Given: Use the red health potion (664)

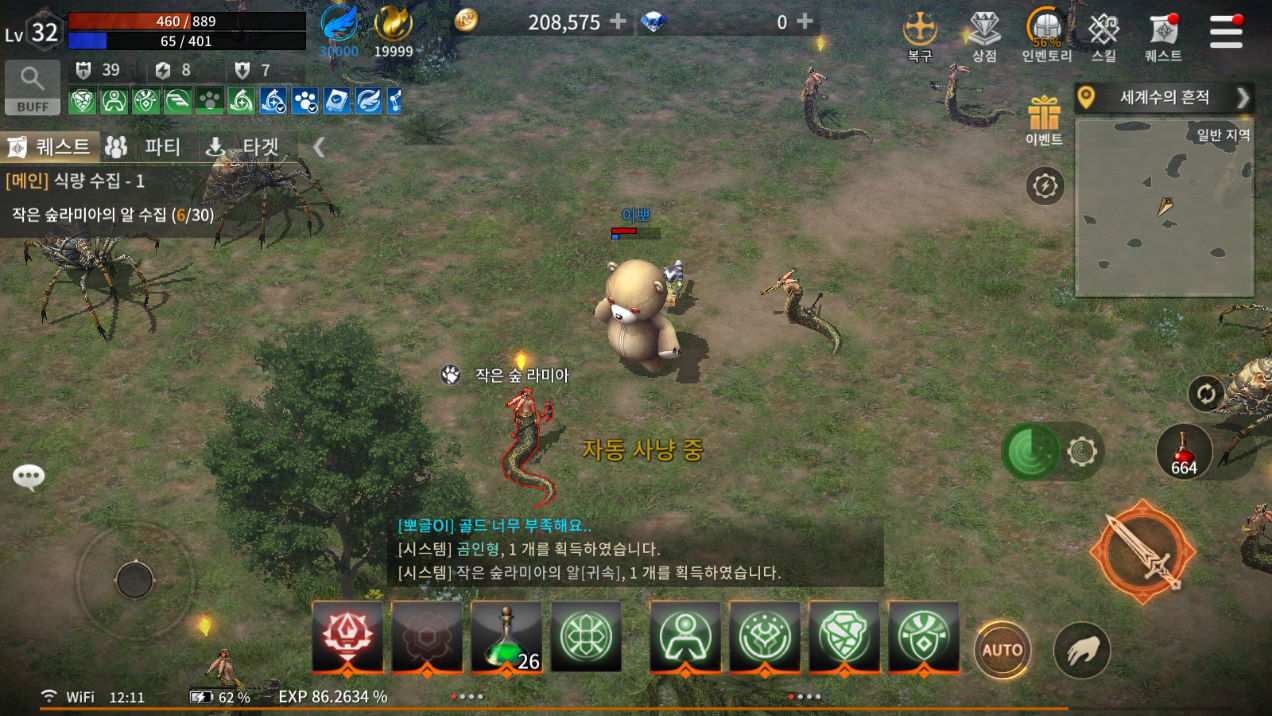Looking at the screenshot, I should 1184,451.
